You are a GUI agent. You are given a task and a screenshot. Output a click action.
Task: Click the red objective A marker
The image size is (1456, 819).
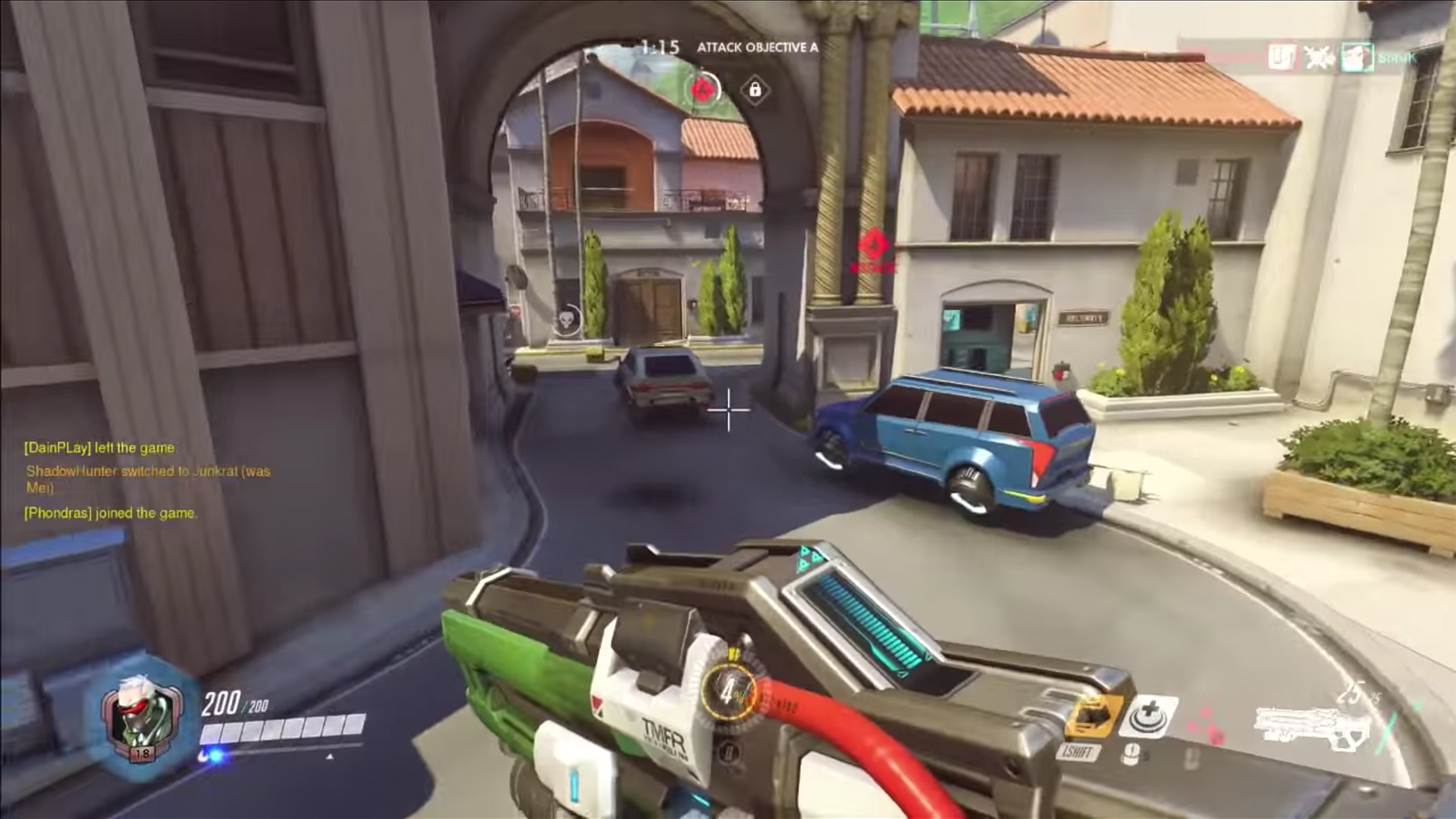point(704,90)
